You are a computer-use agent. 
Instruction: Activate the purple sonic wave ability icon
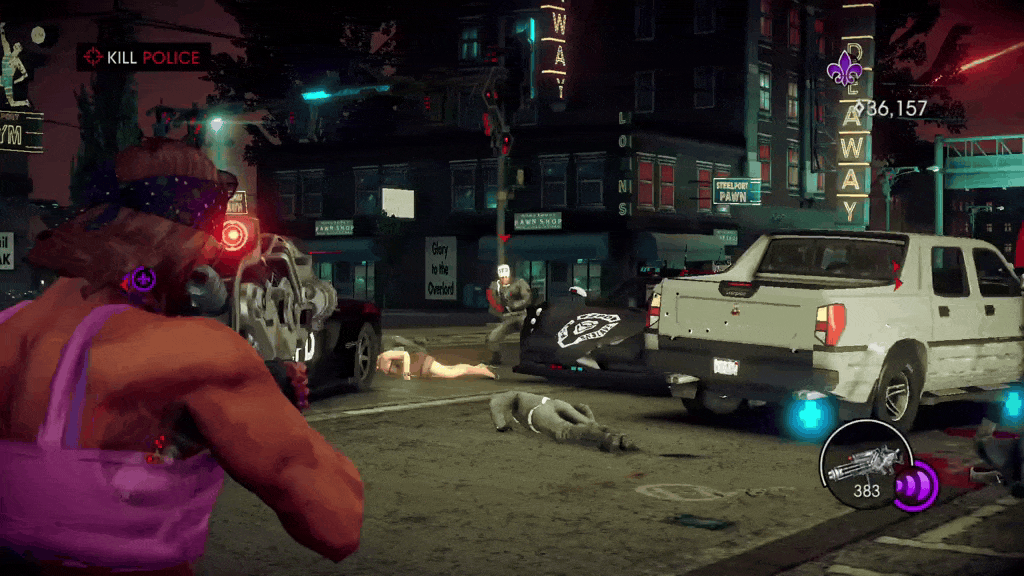click(914, 488)
